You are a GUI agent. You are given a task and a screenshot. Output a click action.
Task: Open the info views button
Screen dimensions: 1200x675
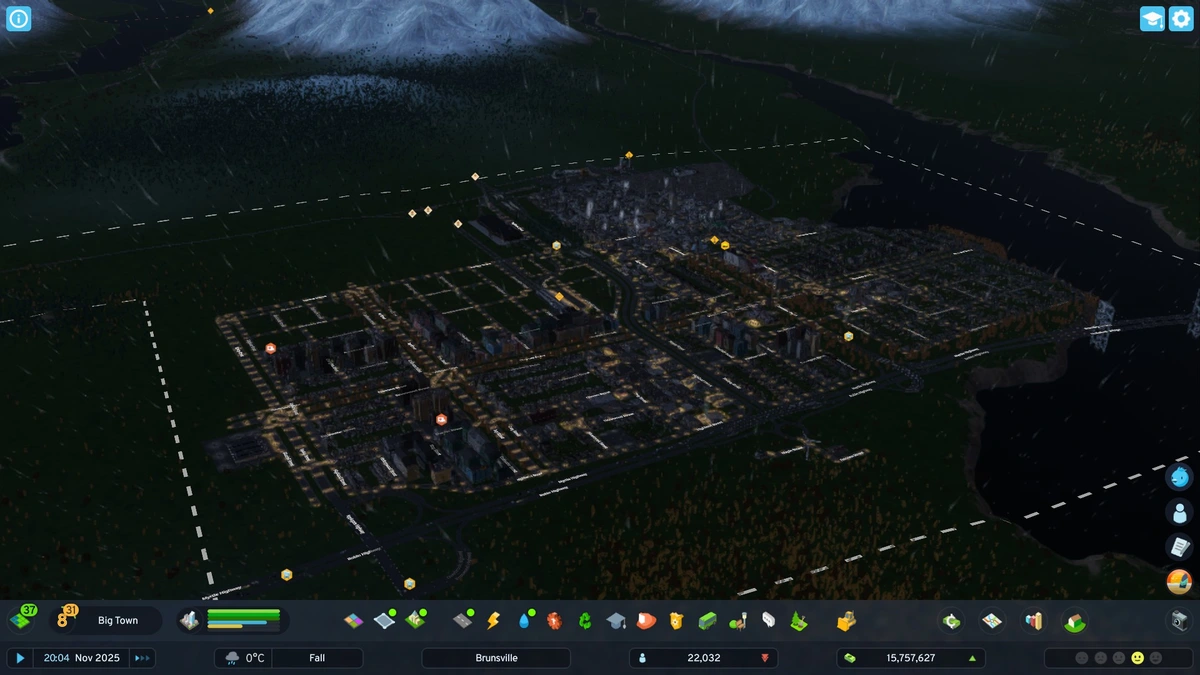(19, 18)
